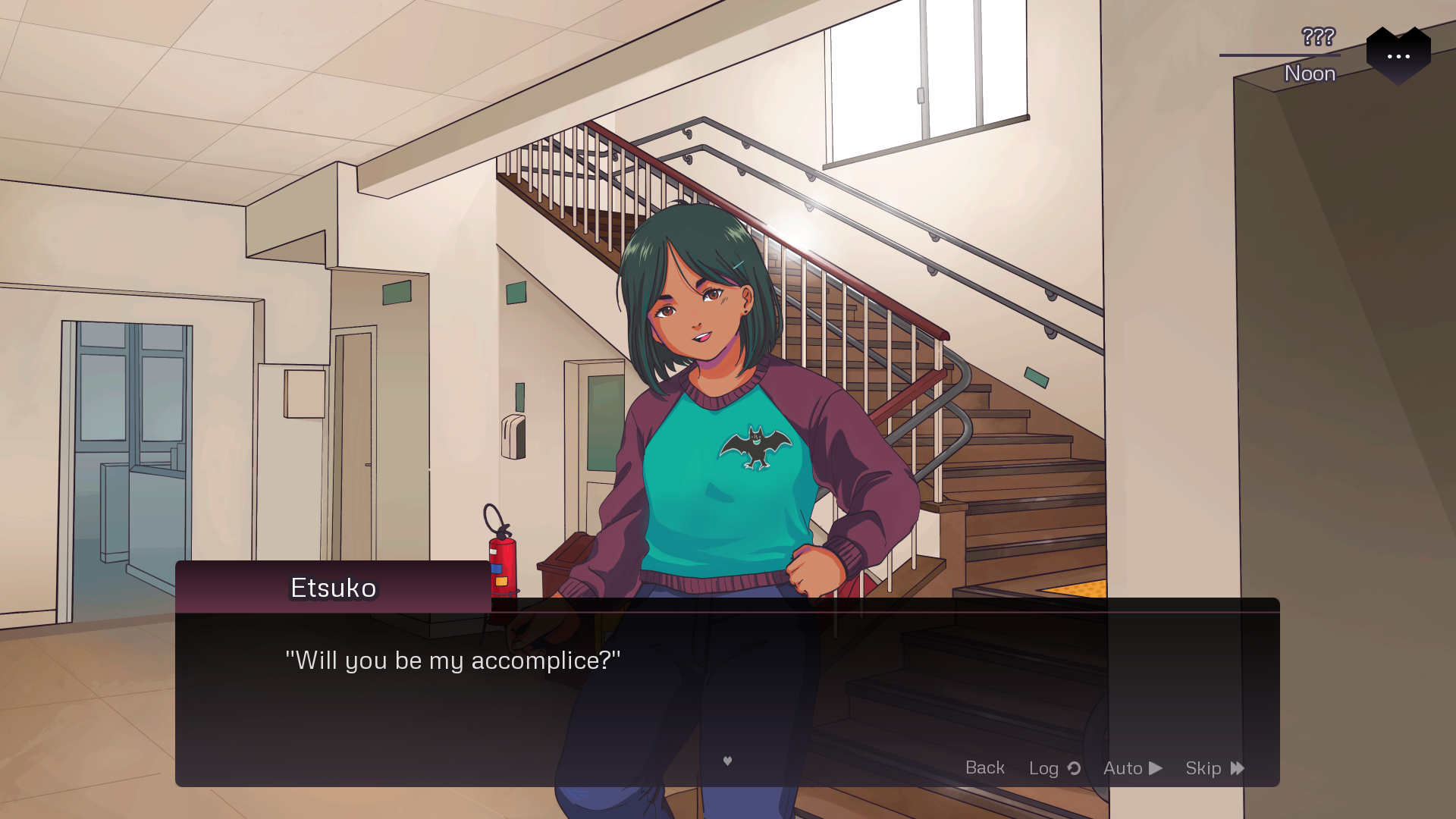Go back to the previous dialogue line
Viewport: 1456px width, 819px height.
[x=984, y=767]
